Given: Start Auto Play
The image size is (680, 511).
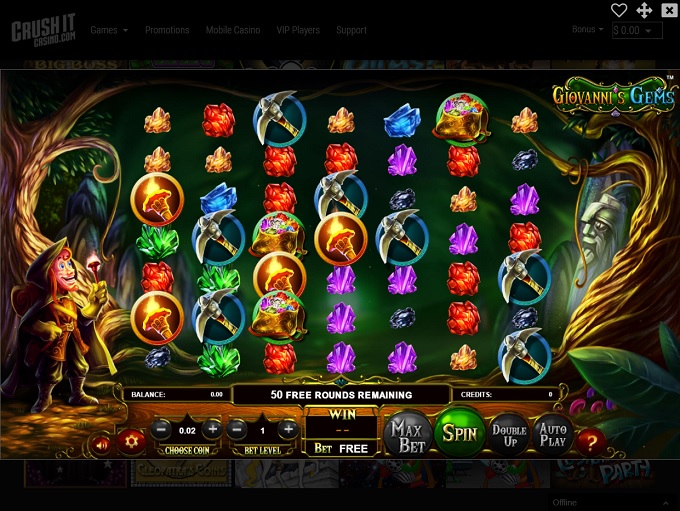Looking at the screenshot, I should pos(553,433).
